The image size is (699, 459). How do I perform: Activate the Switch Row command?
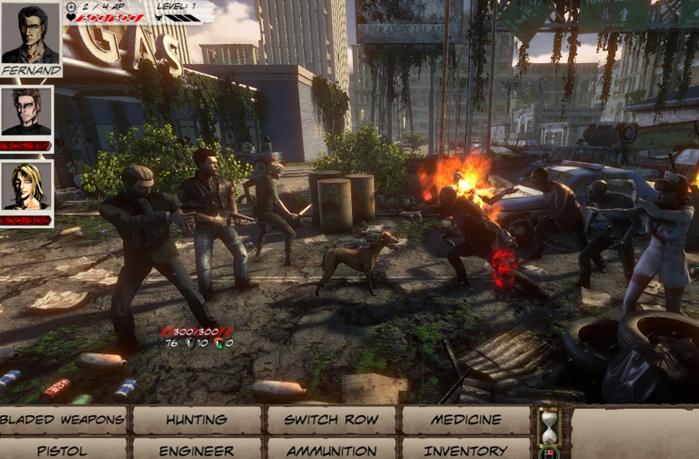tap(331, 420)
